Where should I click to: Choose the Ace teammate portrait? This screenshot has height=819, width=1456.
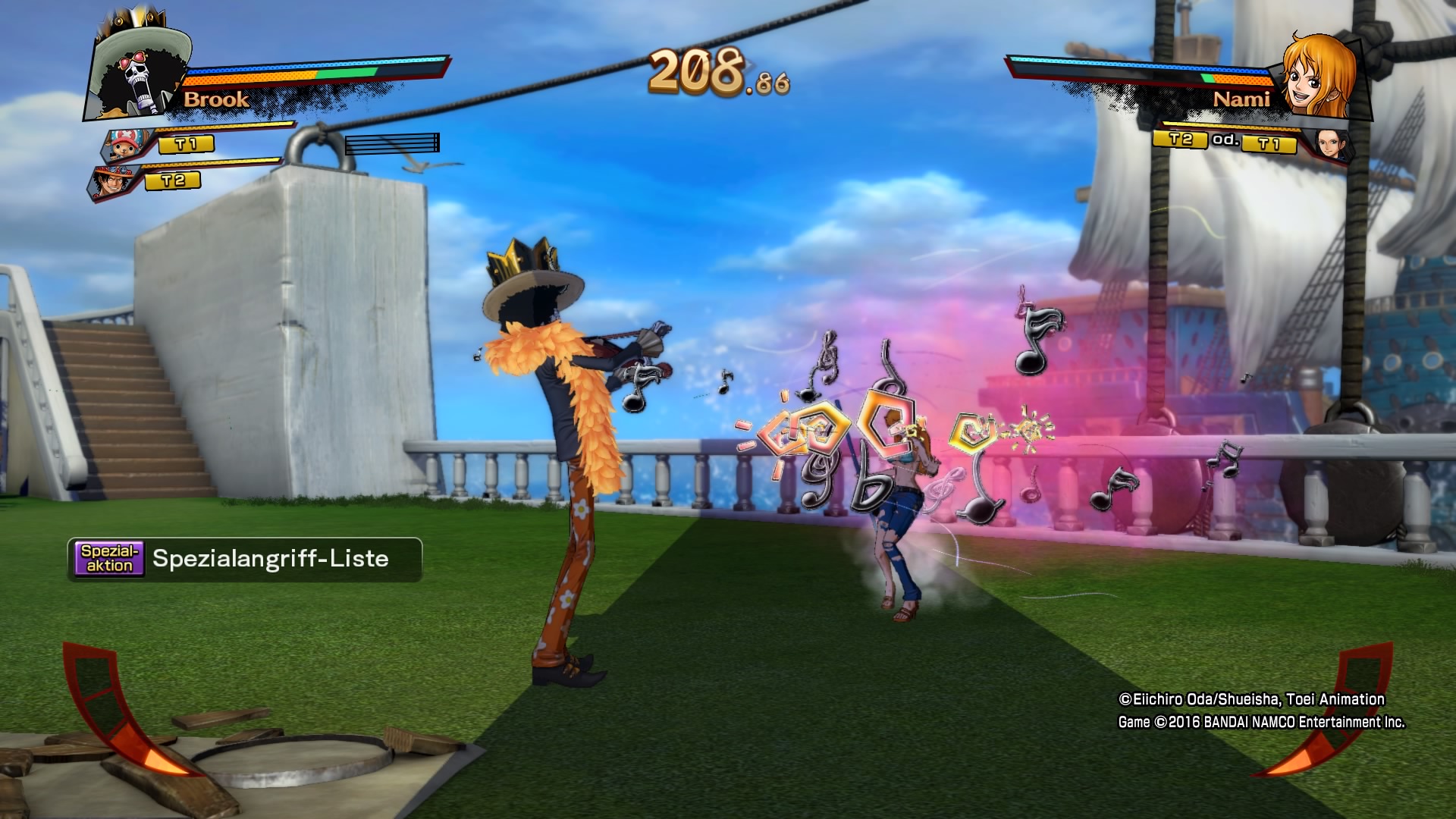(114, 184)
